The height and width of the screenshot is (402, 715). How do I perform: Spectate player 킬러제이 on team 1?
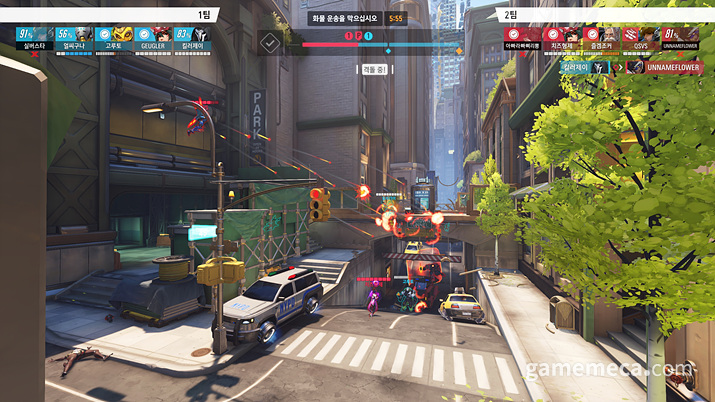(x=191, y=37)
